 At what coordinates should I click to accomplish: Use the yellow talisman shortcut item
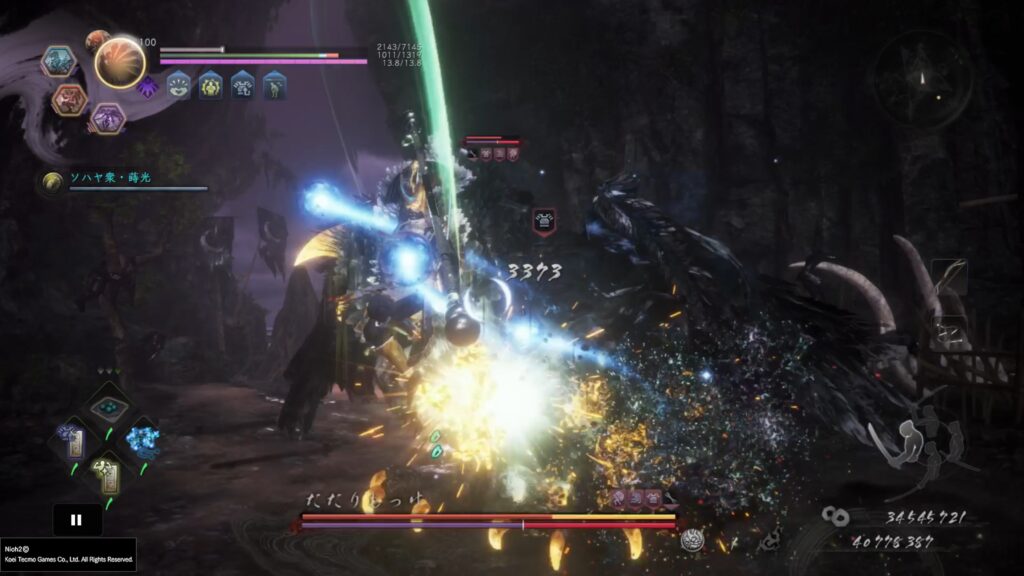[107, 473]
